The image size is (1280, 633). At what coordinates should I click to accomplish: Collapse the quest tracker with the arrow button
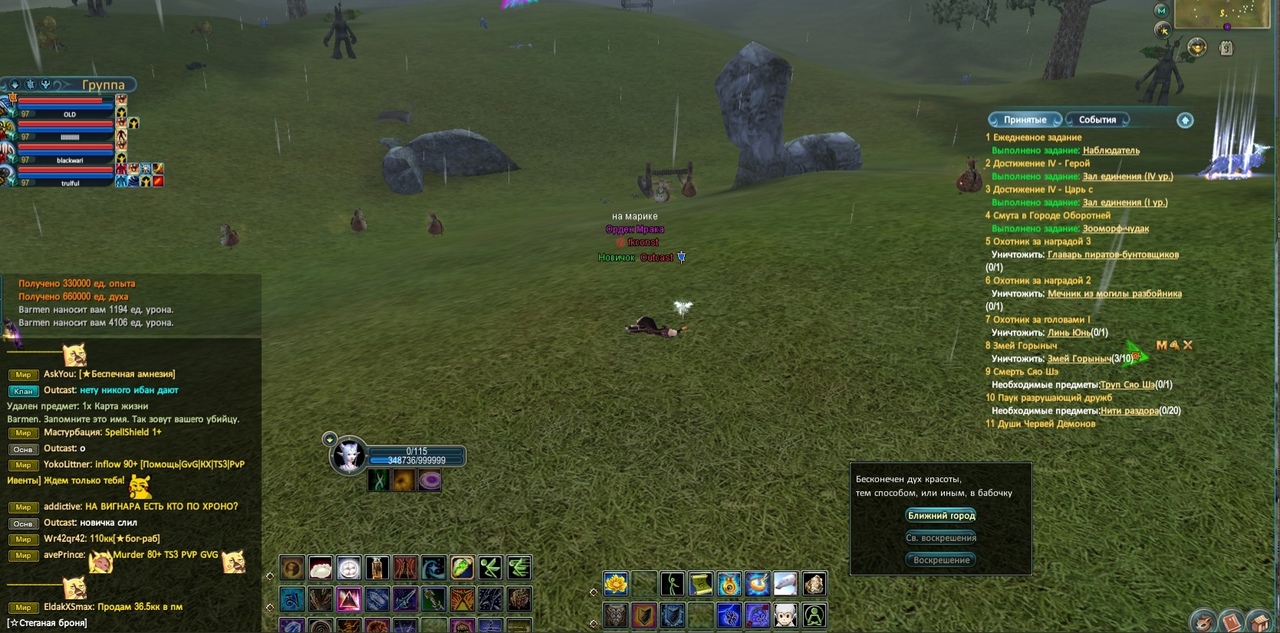pyautogui.click(x=1185, y=120)
